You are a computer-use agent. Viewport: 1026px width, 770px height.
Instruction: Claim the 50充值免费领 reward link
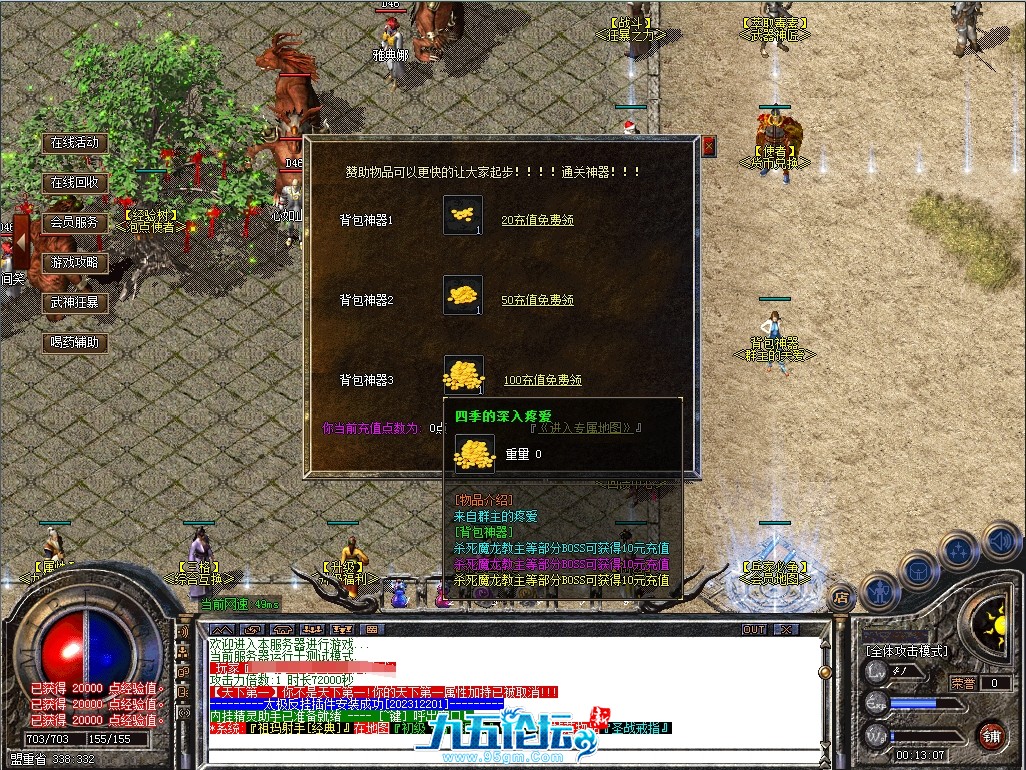537,300
